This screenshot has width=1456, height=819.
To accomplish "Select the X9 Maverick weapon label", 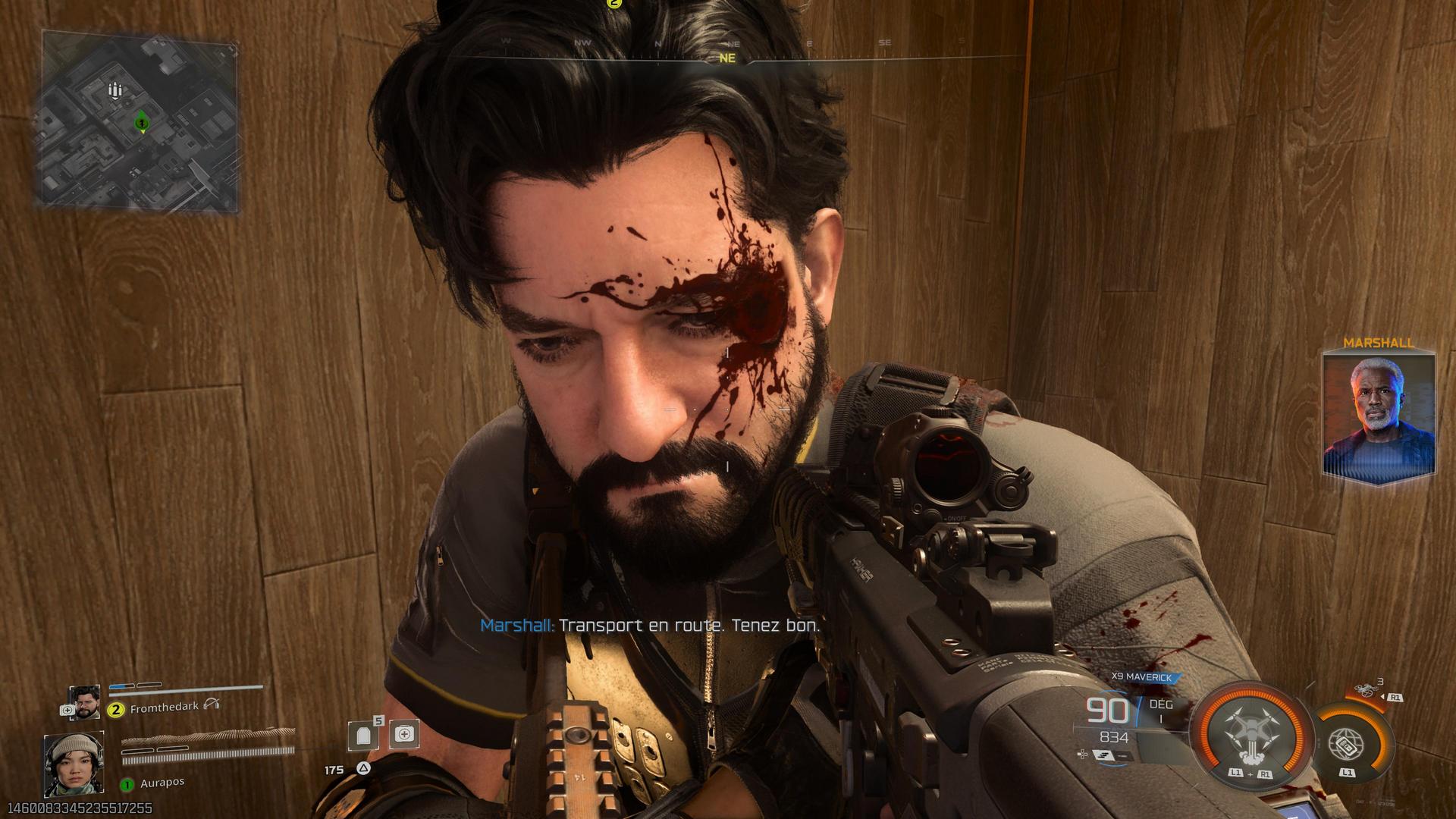I will (1142, 677).
